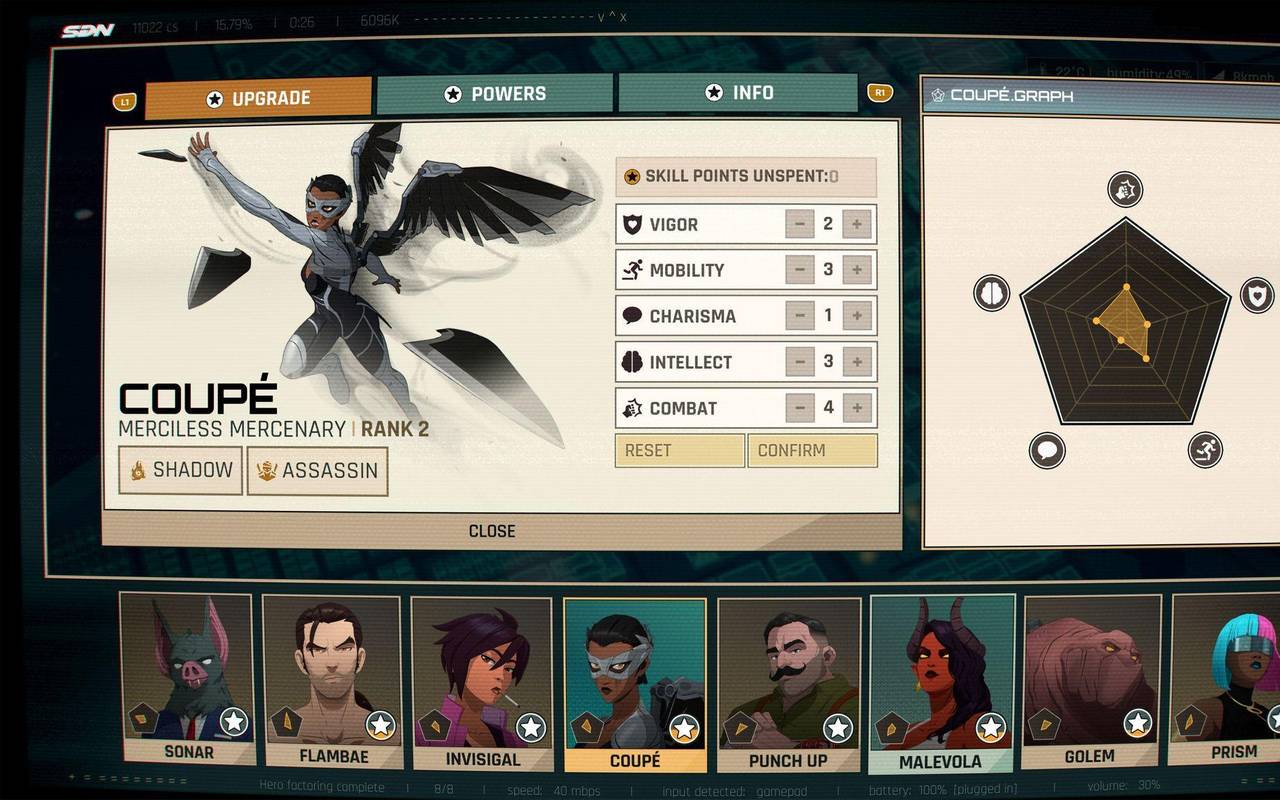Click the Skill Points star icon
The height and width of the screenshot is (800, 1280).
(631, 176)
